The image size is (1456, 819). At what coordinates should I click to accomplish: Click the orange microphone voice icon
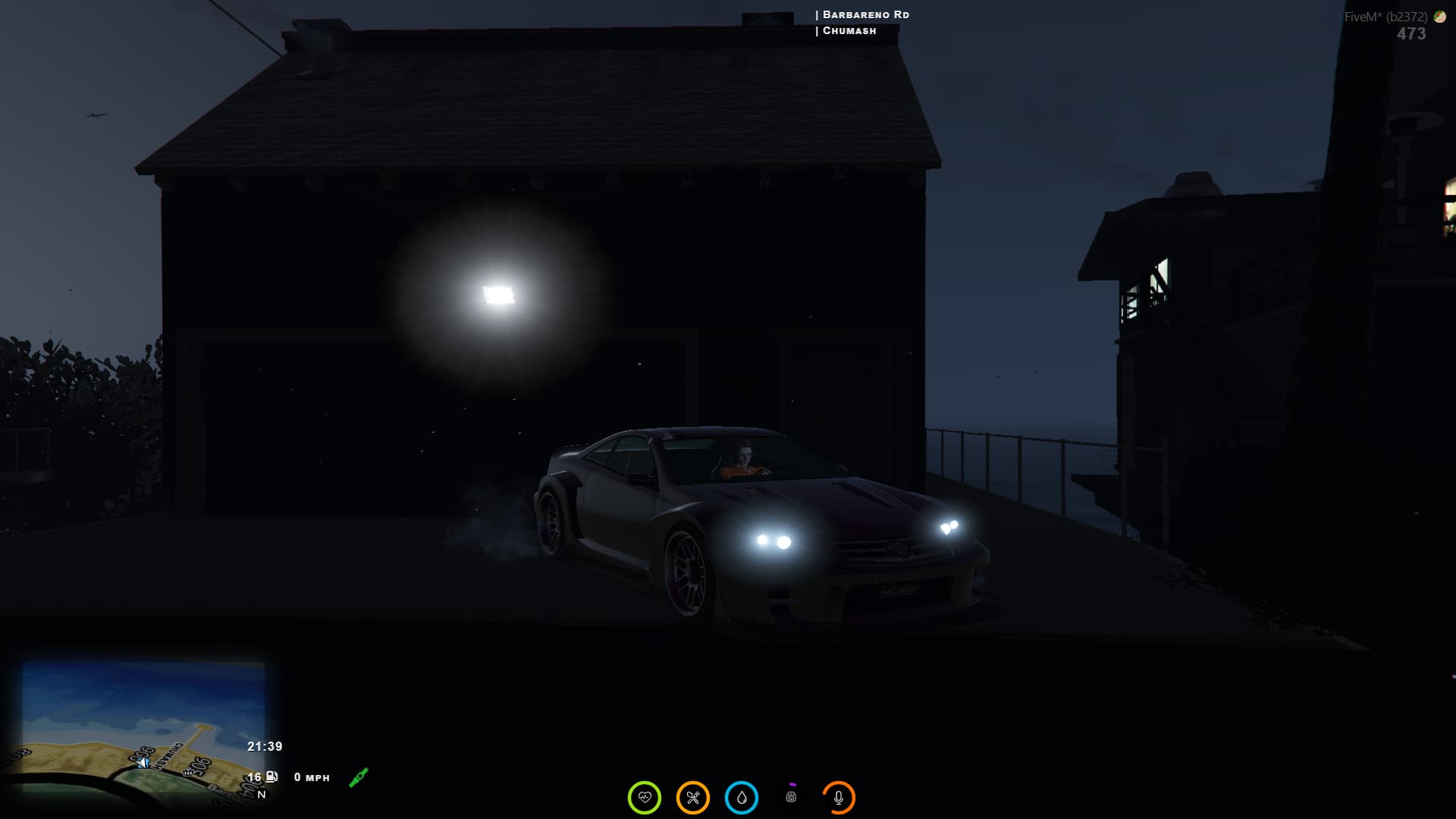(x=838, y=797)
